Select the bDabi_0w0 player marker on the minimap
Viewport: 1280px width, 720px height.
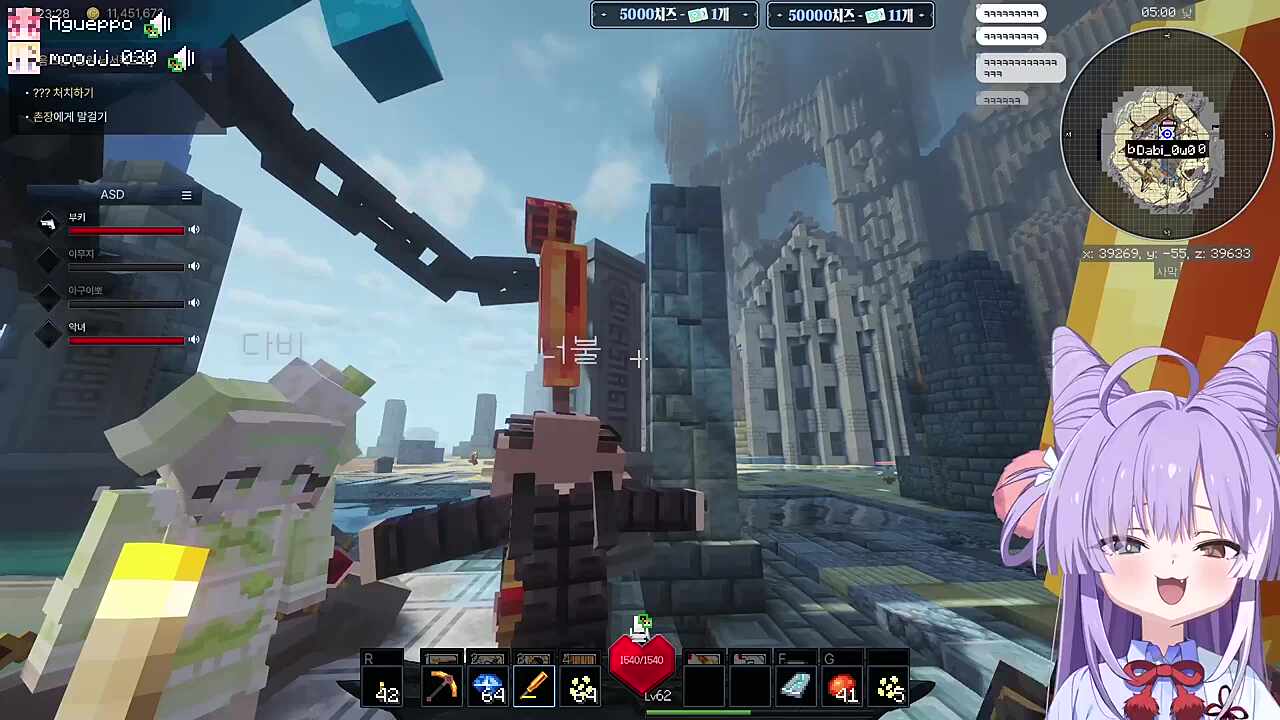tap(1166, 150)
